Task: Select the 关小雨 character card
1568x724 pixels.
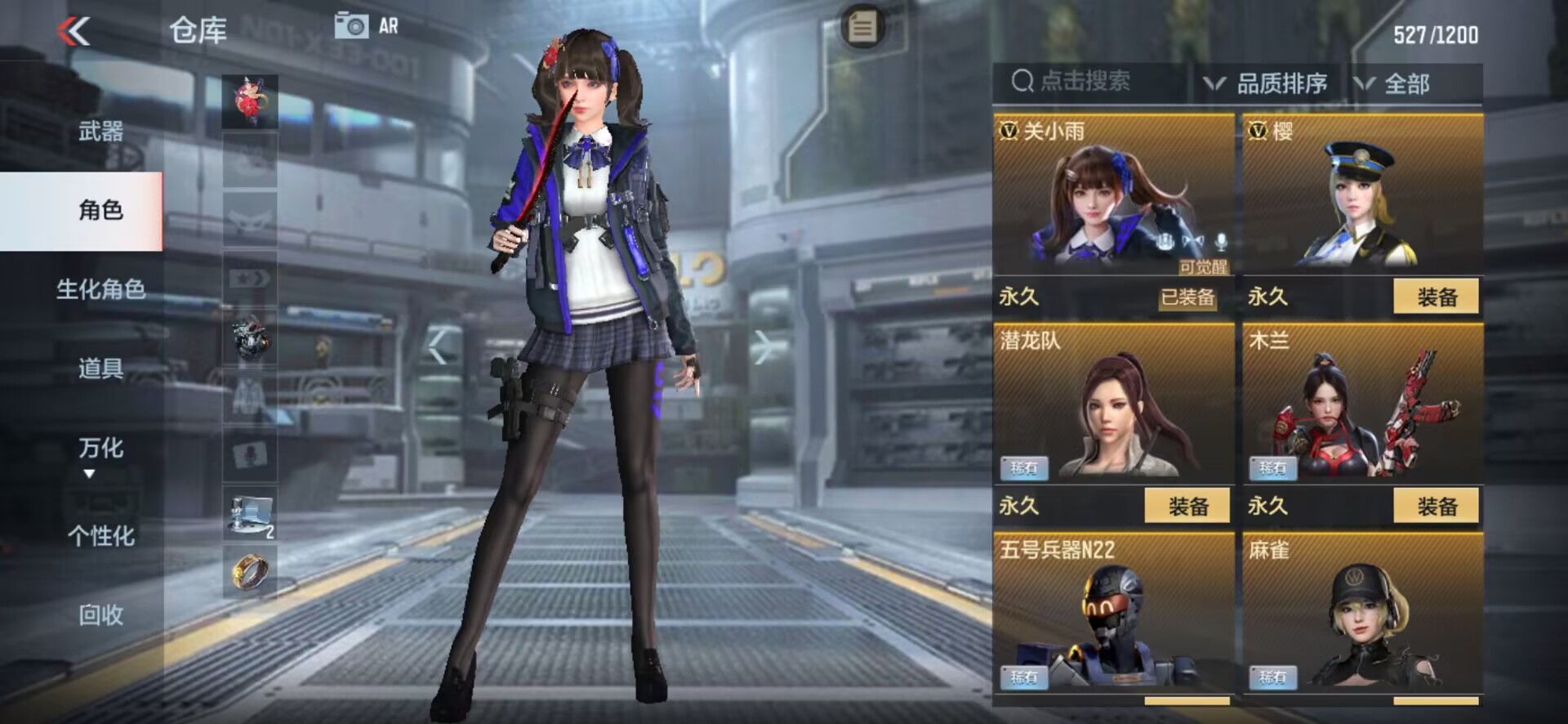Action: [x=1113, y=196]
